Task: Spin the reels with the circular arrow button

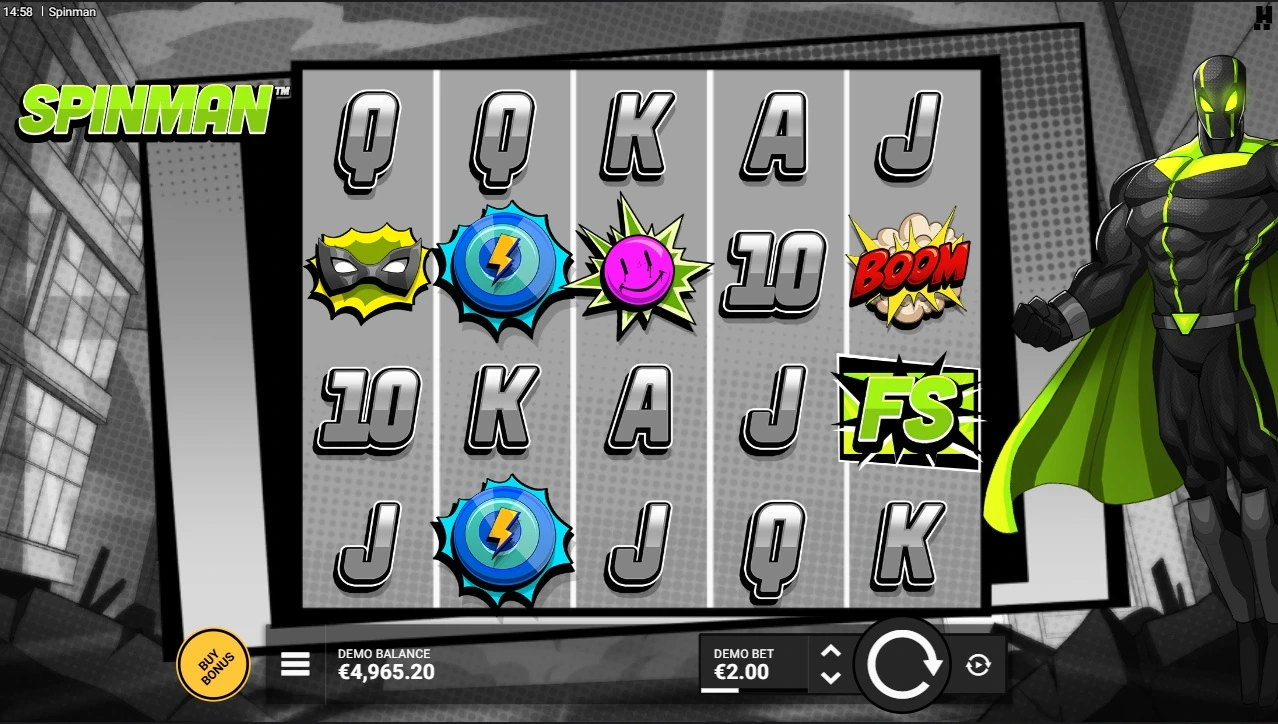Action: [x=906, y=664]
